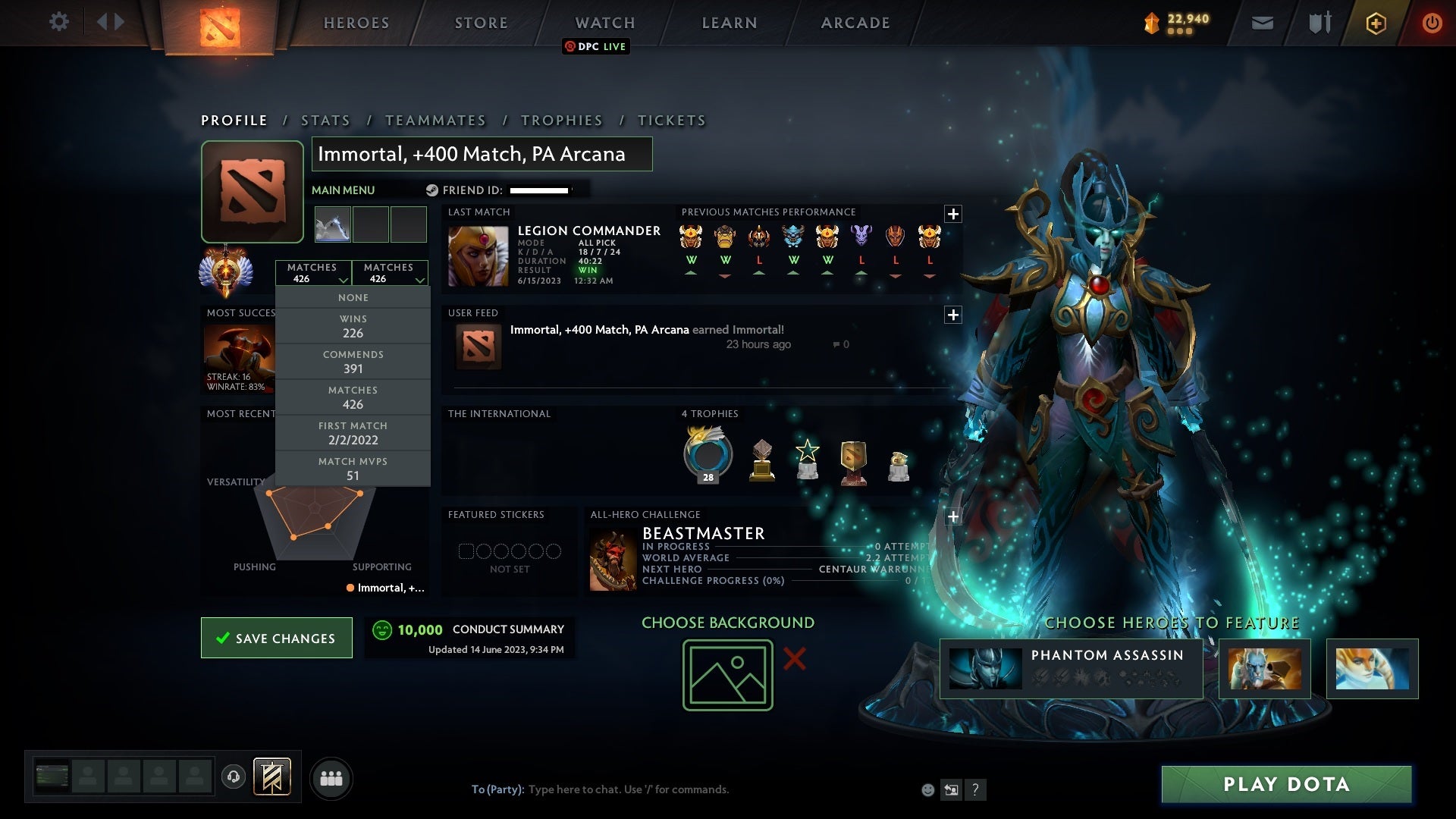Click the banner loadout icon next to party slots
Image resolution: width=1456 pixels, height=819 pixels.
[x=273, y=778]
